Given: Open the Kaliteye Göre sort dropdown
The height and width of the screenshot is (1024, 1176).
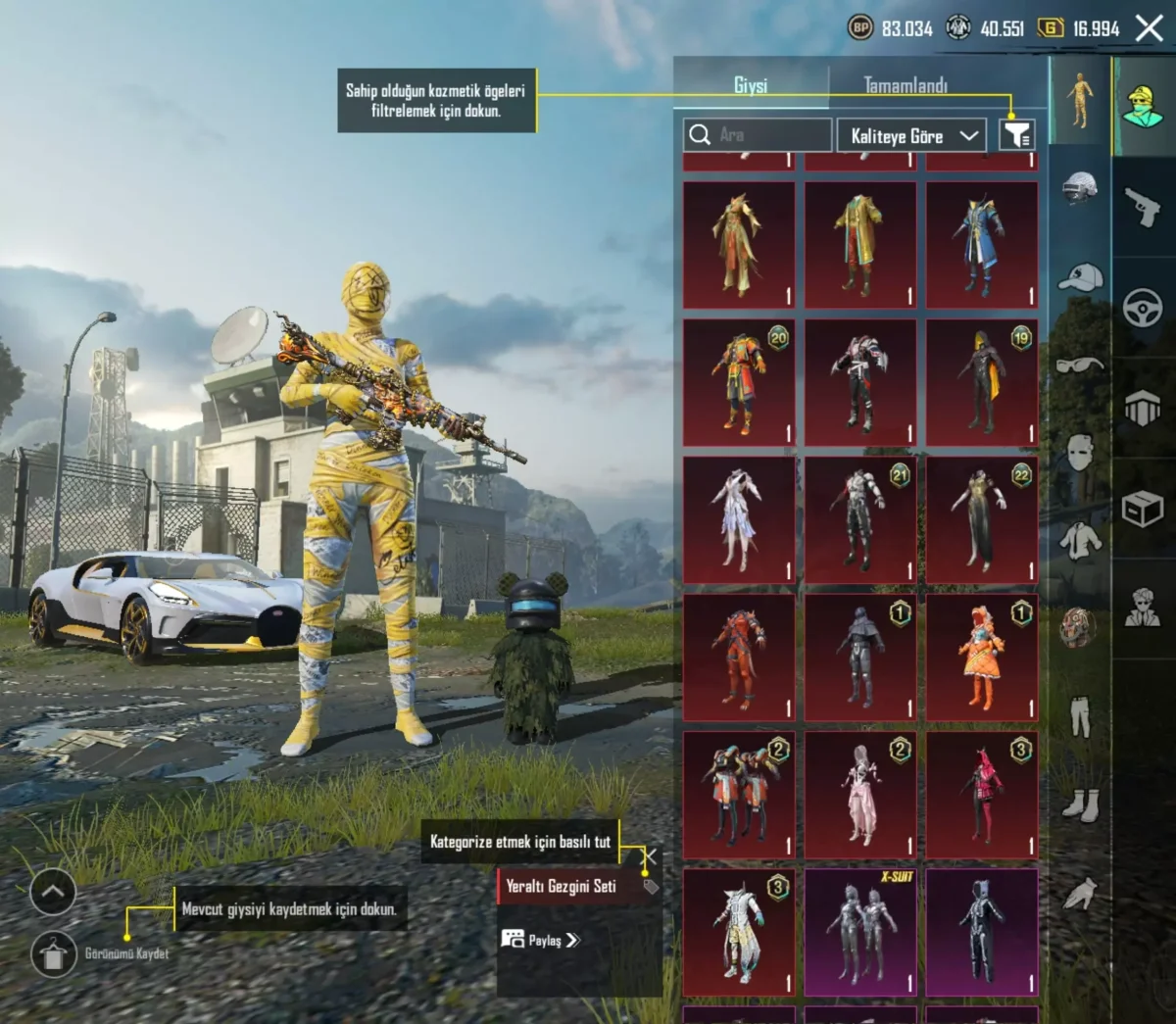Looking at the screenshot, I should click(912, 136).
